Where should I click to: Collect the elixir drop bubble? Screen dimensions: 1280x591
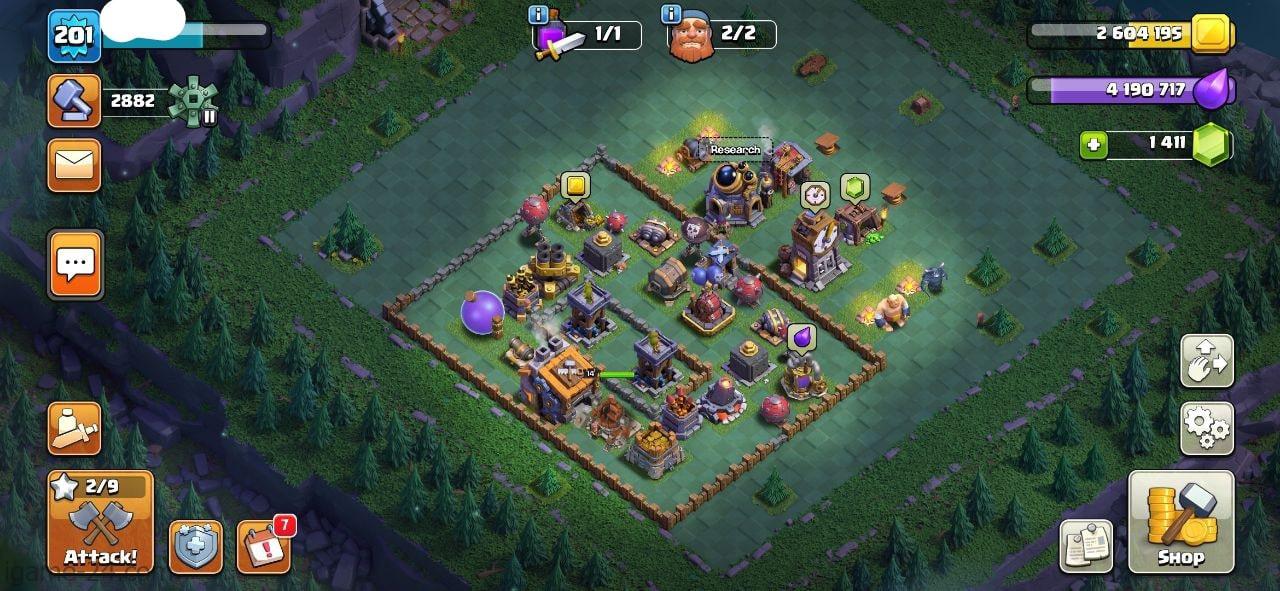800,337
